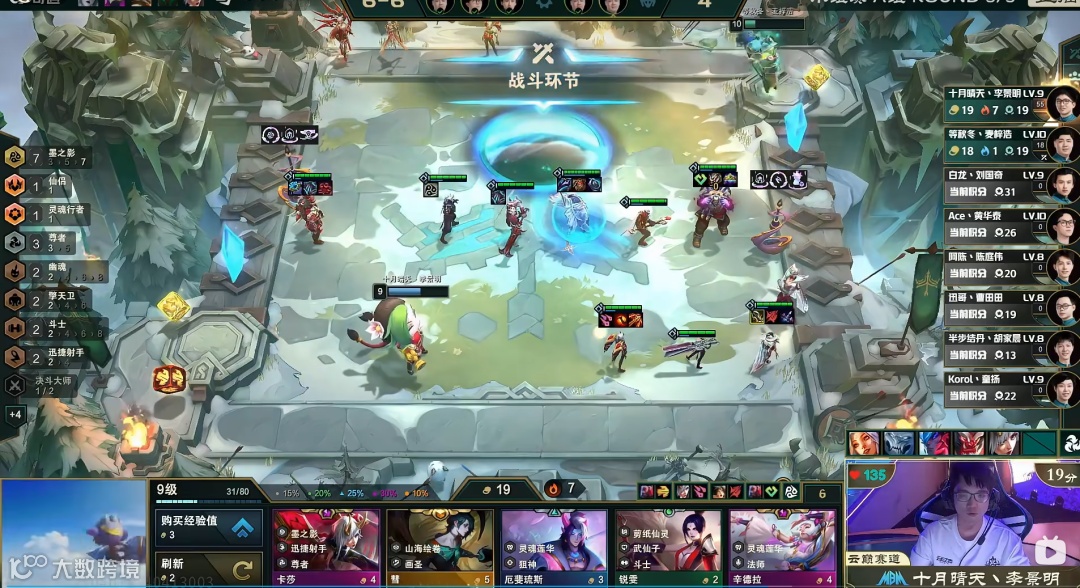Refresh the shop using 刷新
This screenshot has width=1080, height=588.
tap(208, 569)
